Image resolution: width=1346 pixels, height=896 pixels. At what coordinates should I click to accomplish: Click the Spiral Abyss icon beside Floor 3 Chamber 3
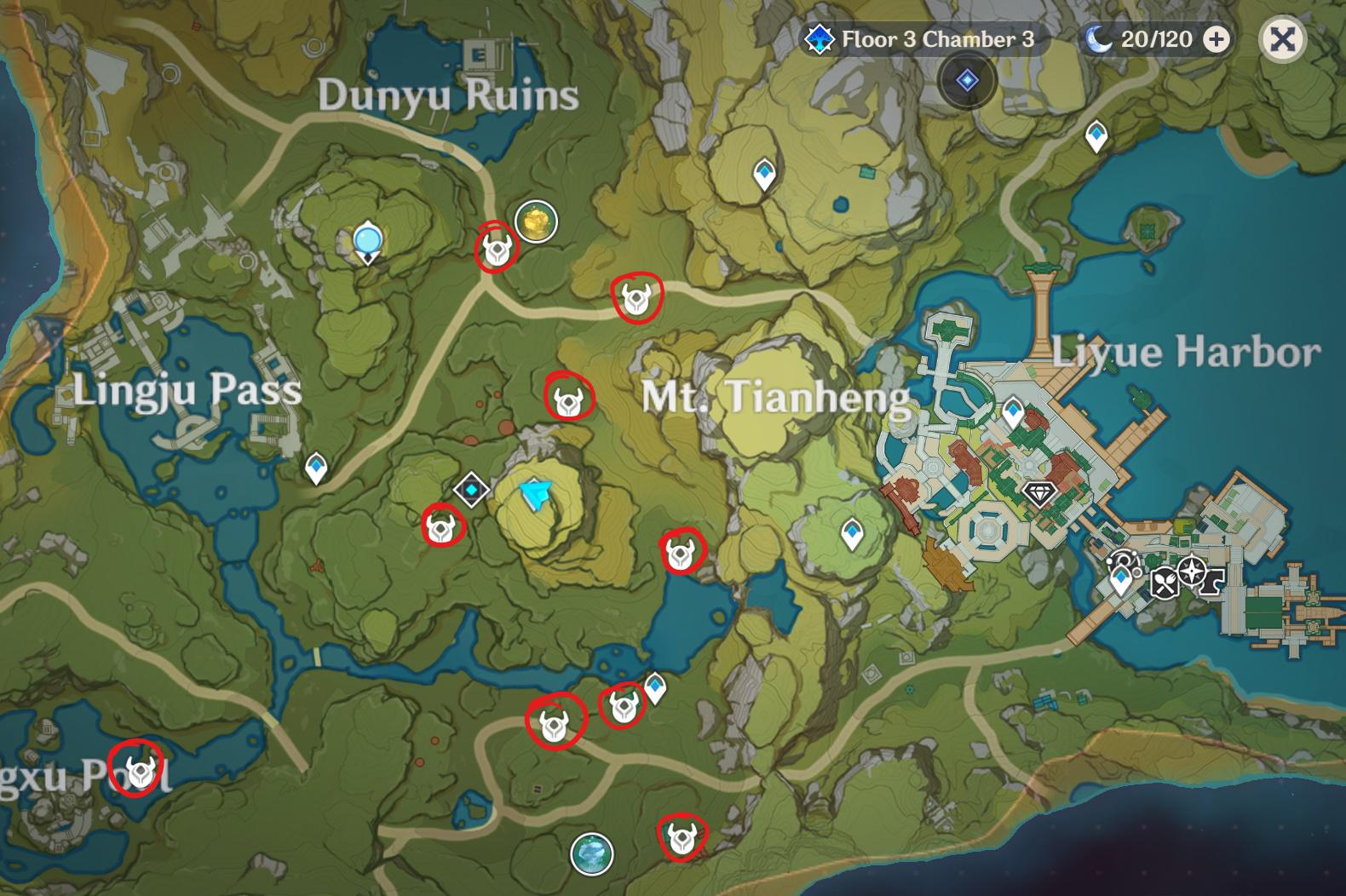click(x=820, y=37)
